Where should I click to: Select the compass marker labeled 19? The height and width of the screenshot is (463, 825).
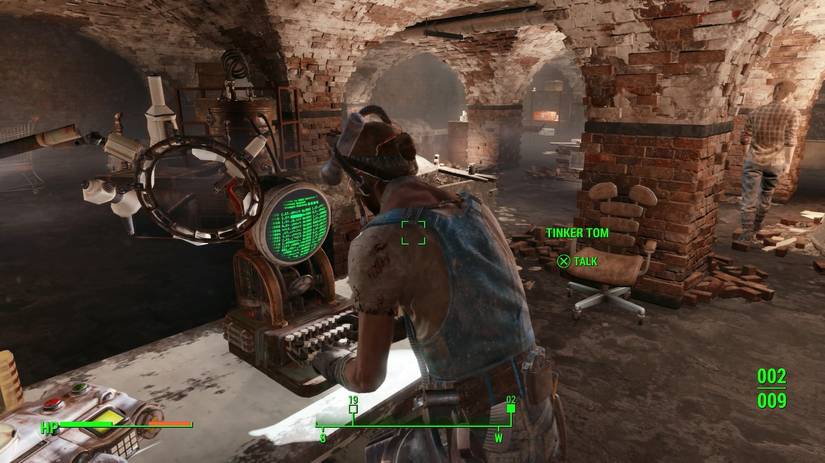[353, 407]
